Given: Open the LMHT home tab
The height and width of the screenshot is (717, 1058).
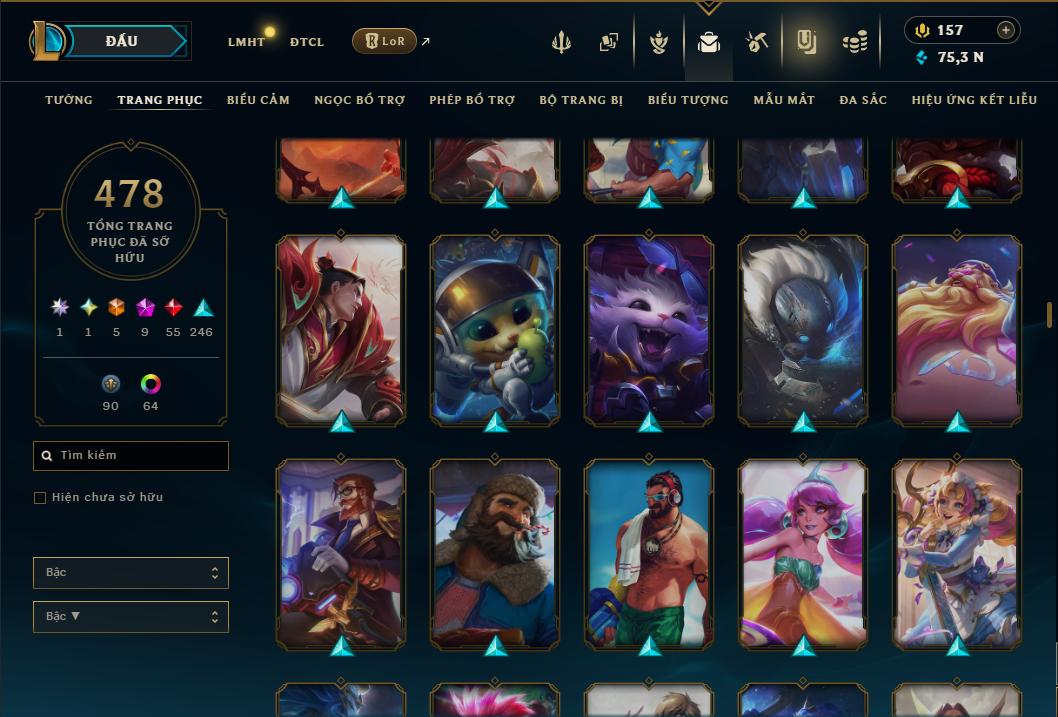Looking at the screenshot, I should pos(246,42).
